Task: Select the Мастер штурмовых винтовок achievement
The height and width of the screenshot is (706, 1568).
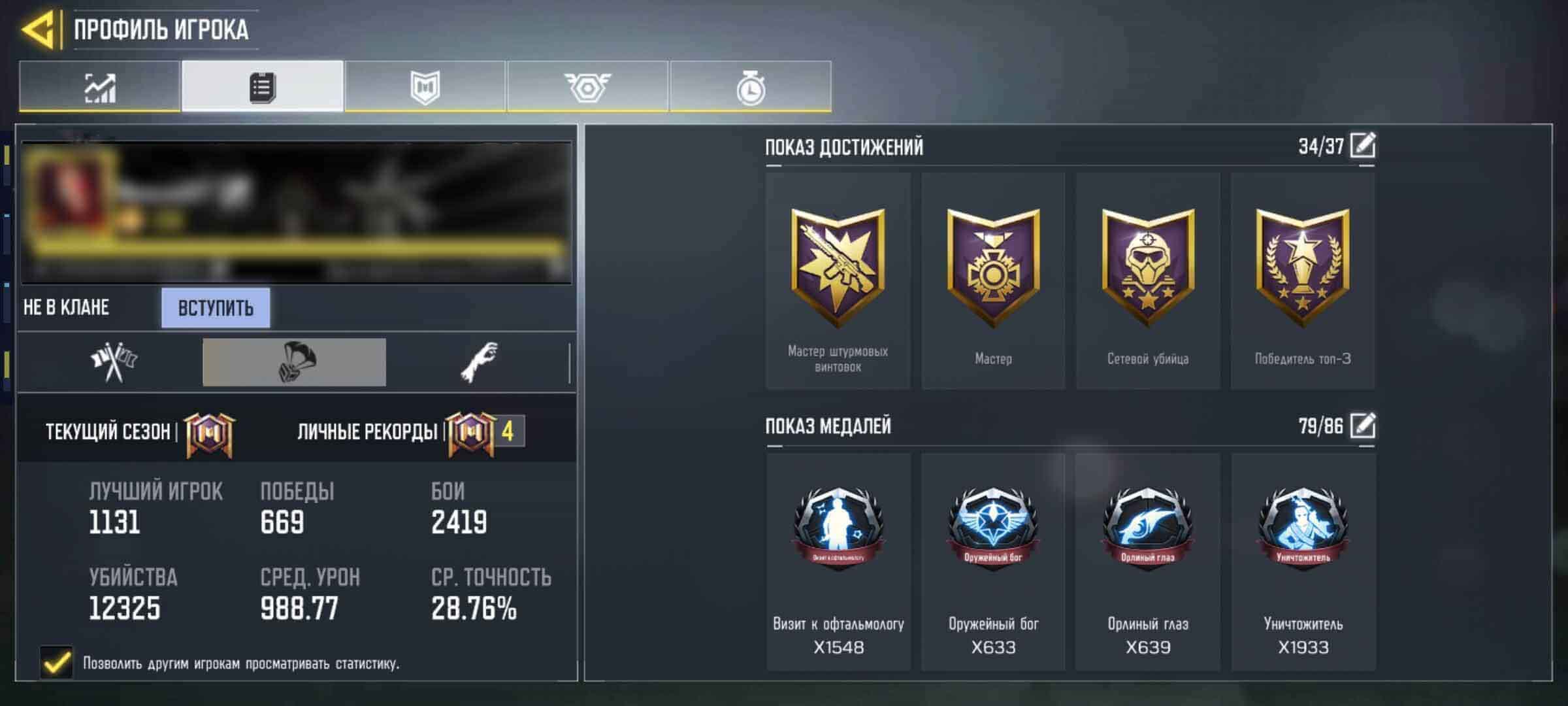Action: tap(838, 281)
